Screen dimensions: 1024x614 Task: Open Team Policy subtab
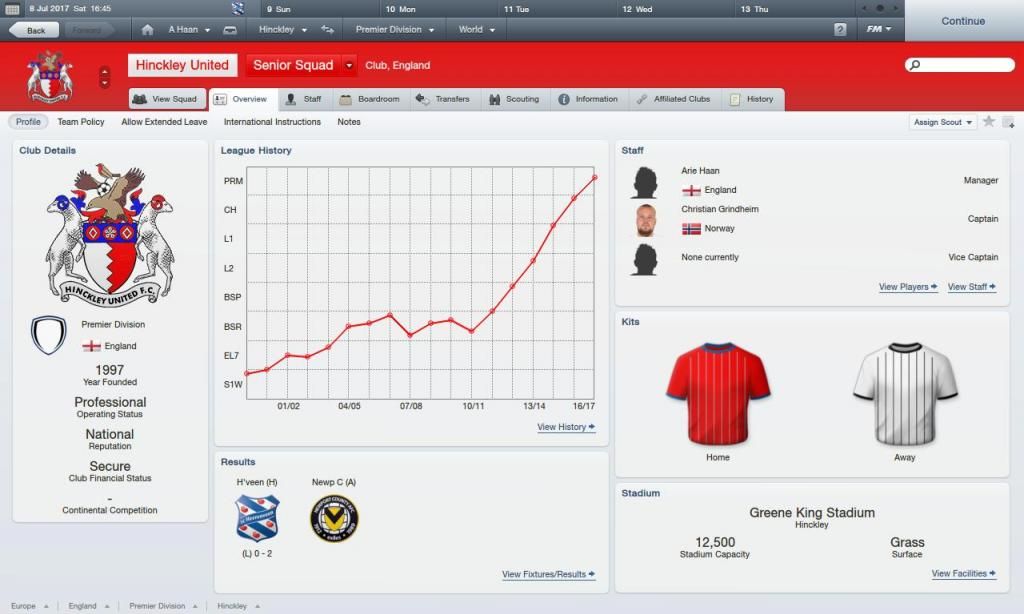point(81,122)
